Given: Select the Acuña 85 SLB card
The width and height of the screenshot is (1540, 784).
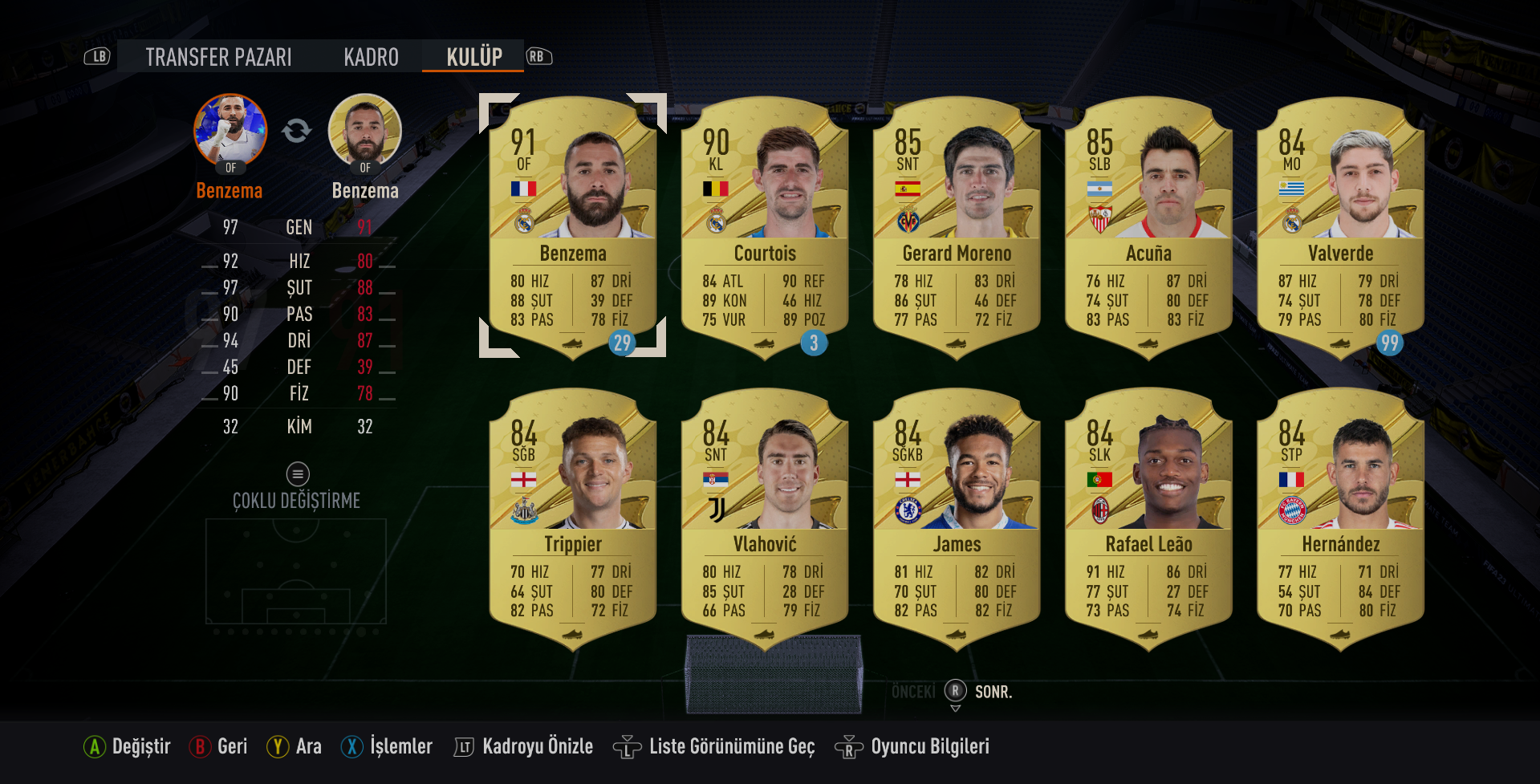Looking at the screenshot, I should pyautogui.click(x=1148, y=226).
